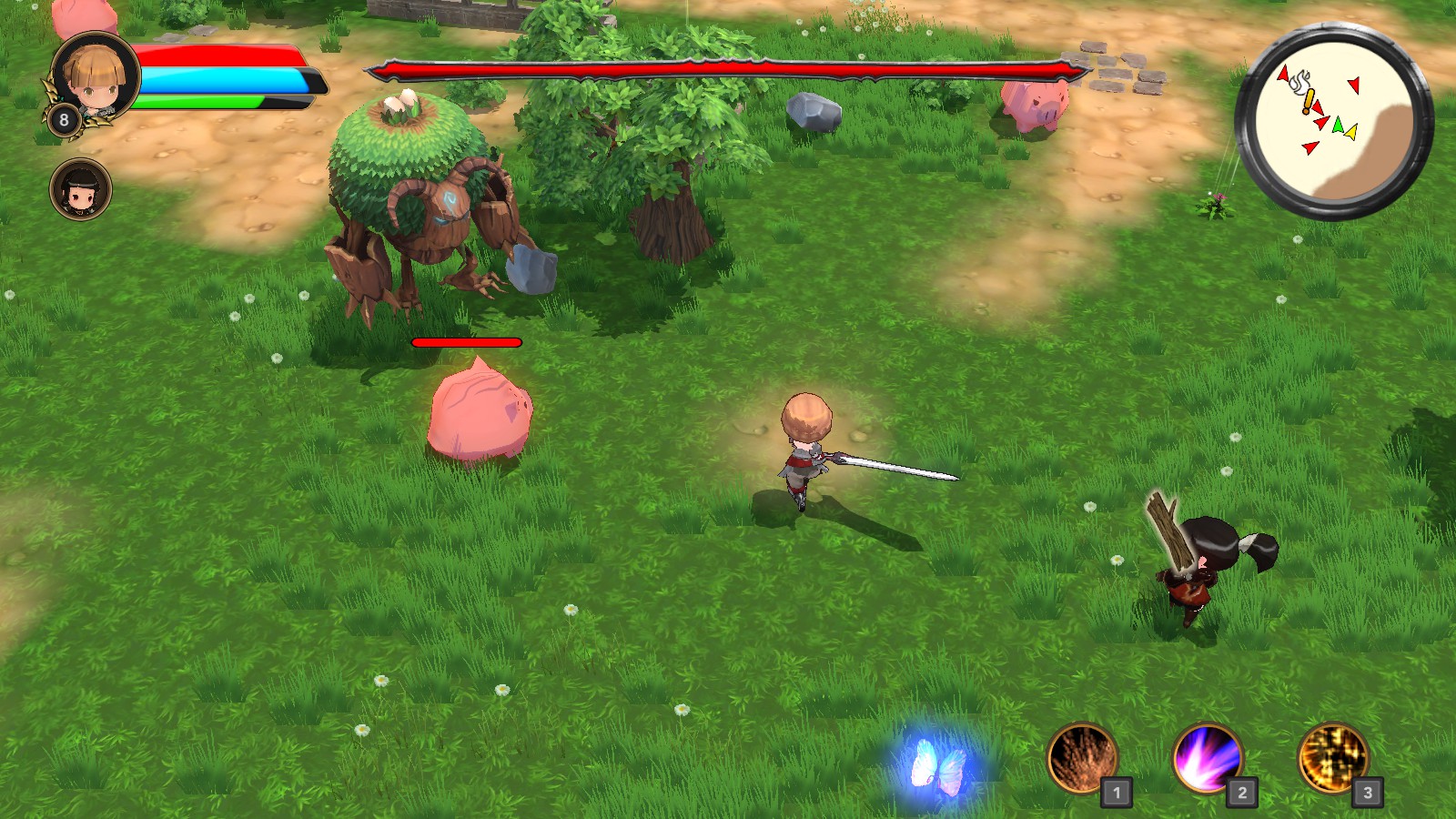This screenshot has height=819, width=1456.
Task: Use skill 2 purple slash ability
Action: point(1208,758)
